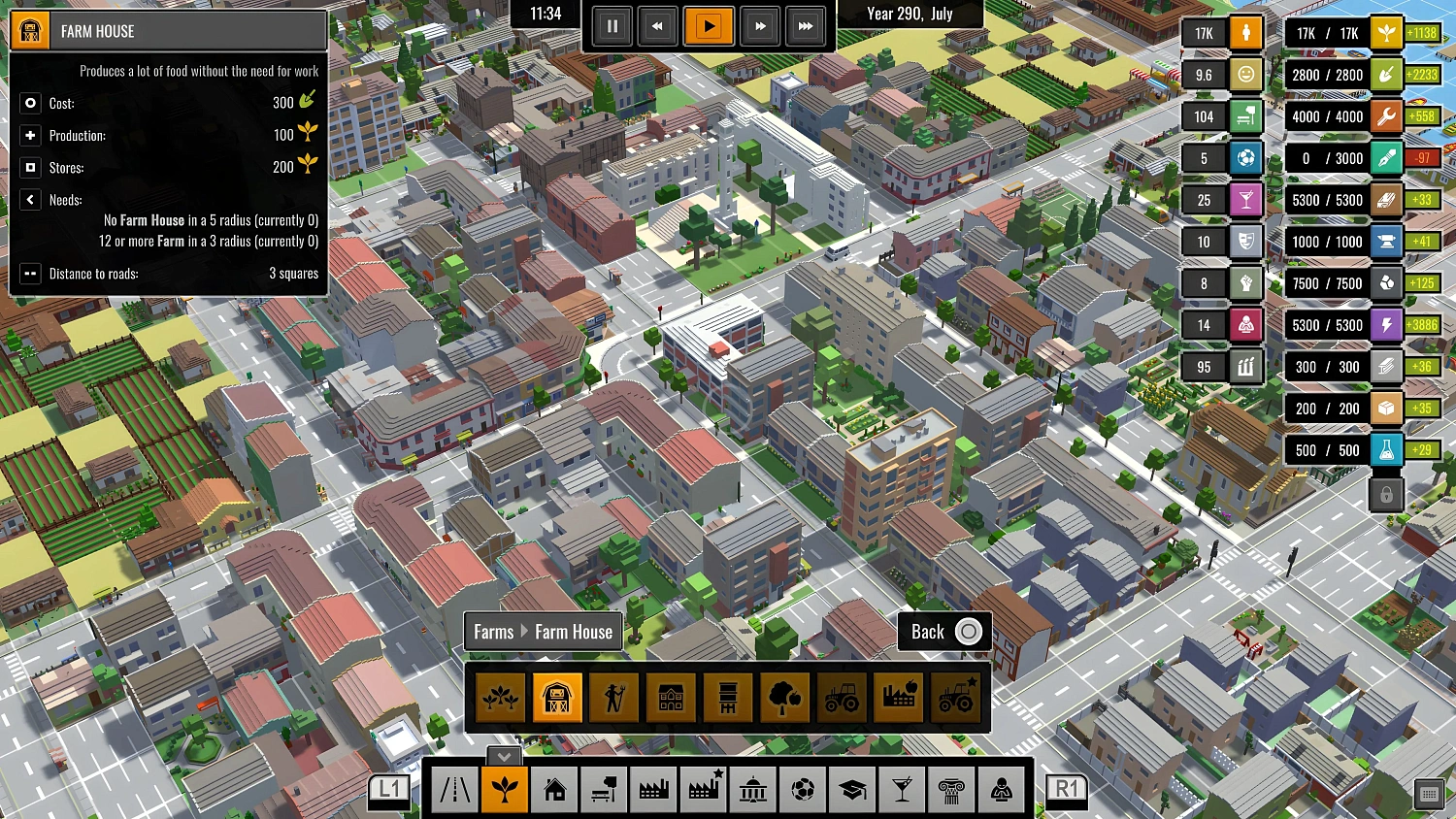The width and height of the screenshot is (1456, 819).
Task: Click the orchard tree with apple icon
Action: click(x=783, y=697)
